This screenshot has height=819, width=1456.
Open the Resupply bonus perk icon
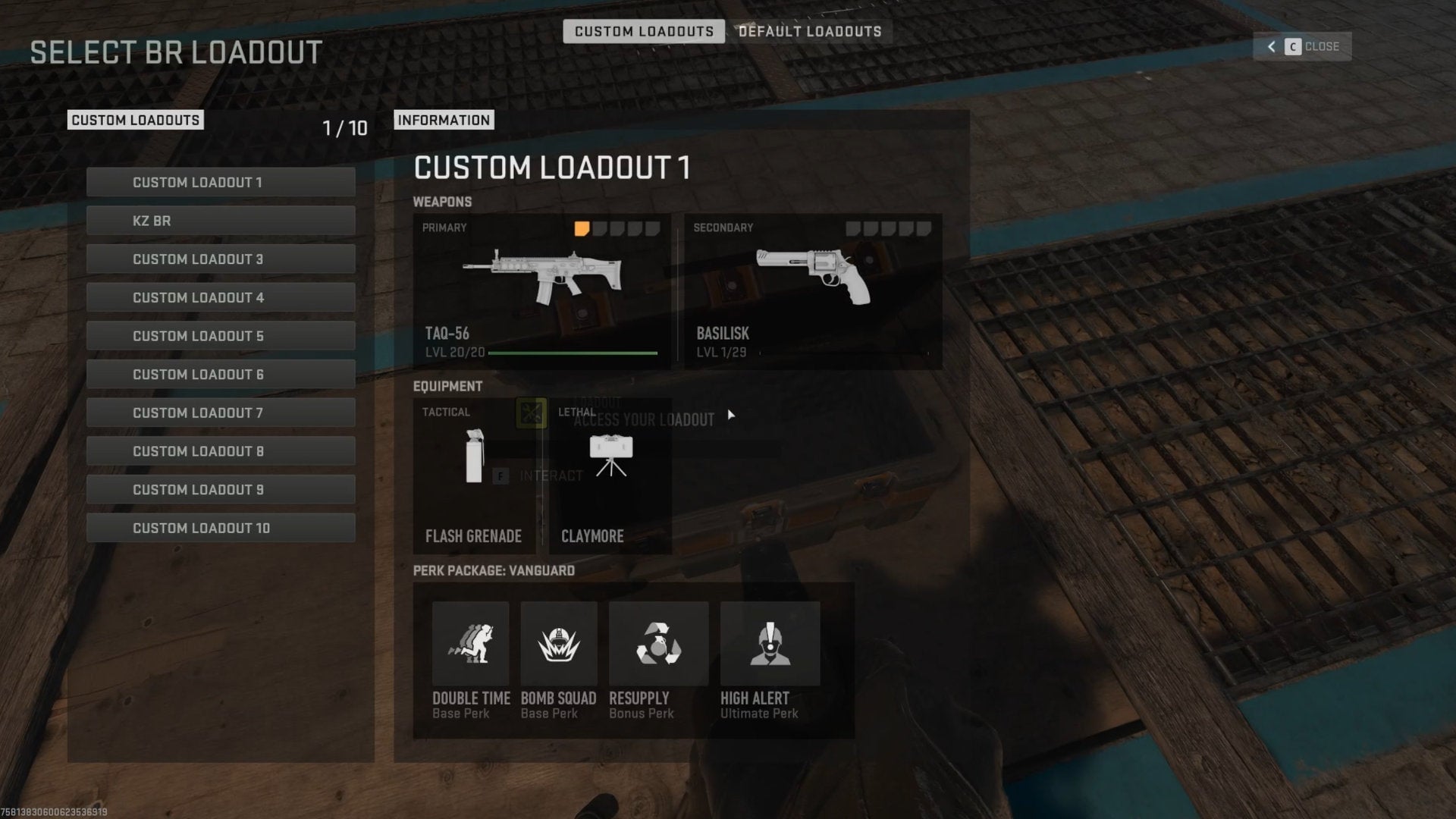pos(657,643)
